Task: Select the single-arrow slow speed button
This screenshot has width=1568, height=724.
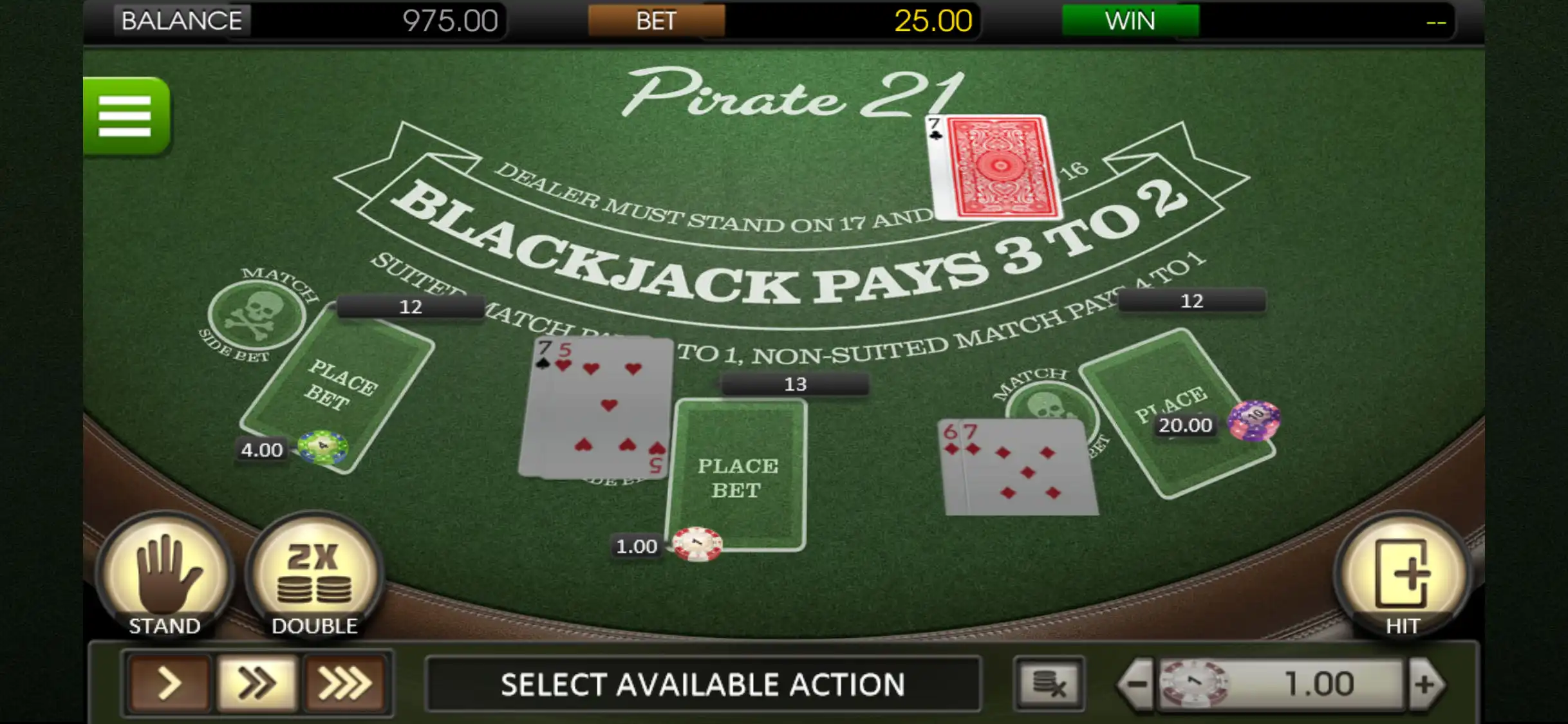Action: pyautogui.click(x=169, y=683)
